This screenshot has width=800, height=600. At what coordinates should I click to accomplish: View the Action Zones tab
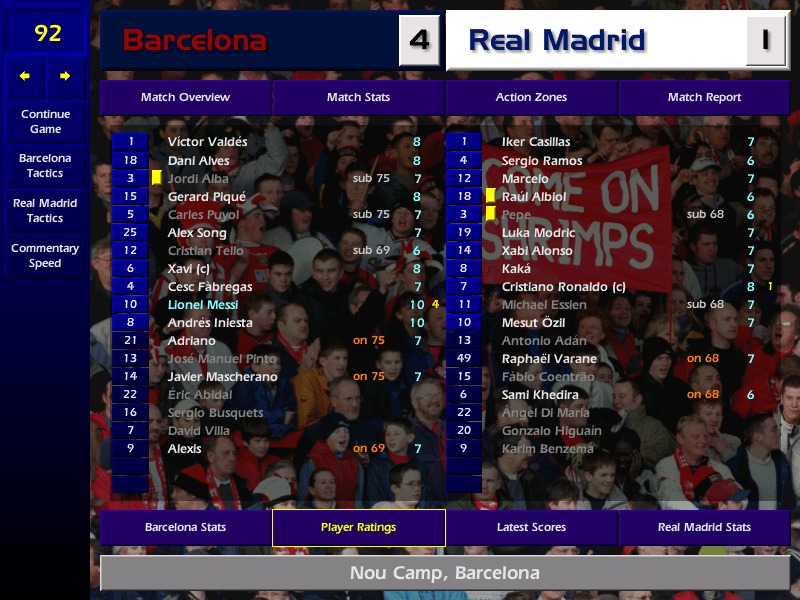pos(531,97)
